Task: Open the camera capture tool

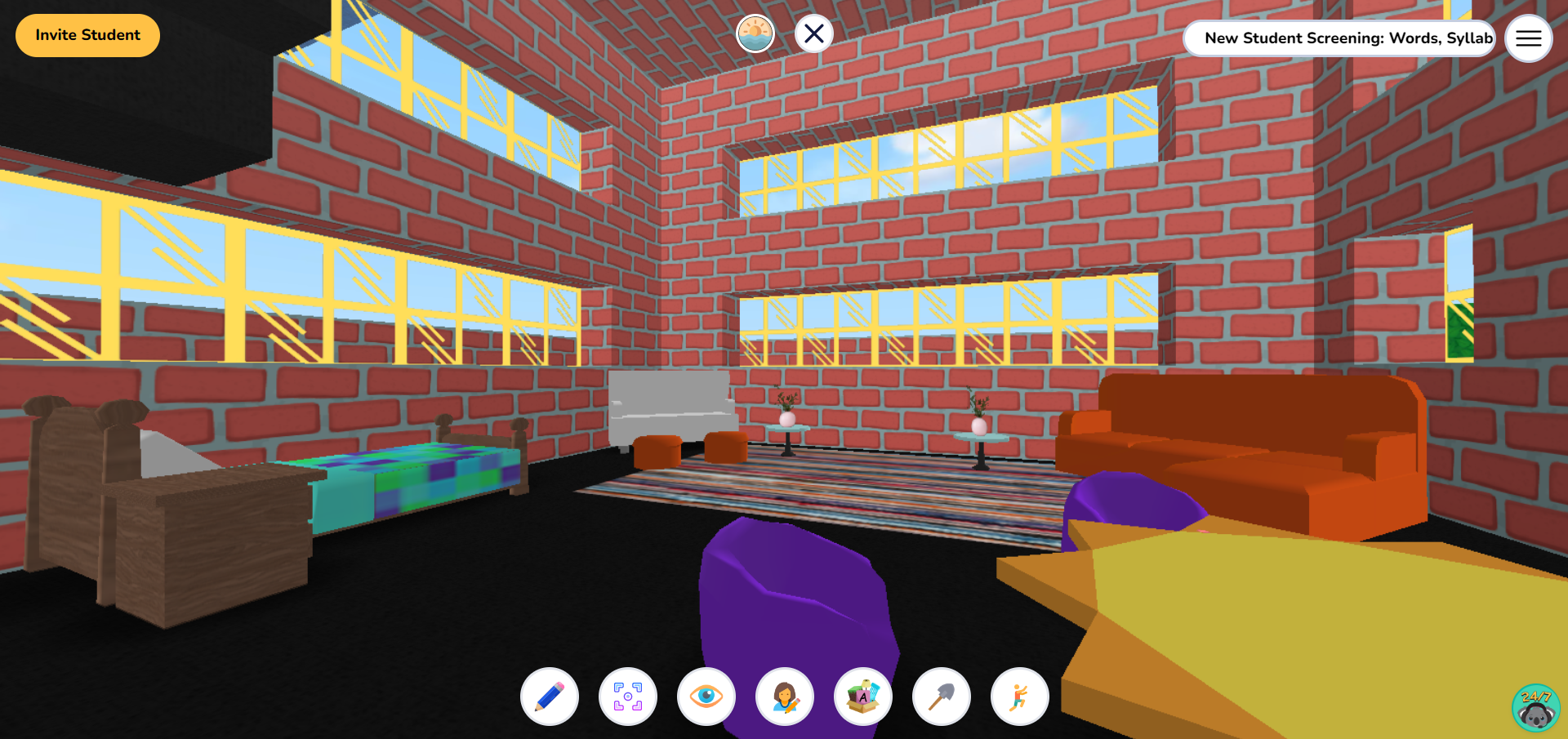Action: click(x=628, y=697)
